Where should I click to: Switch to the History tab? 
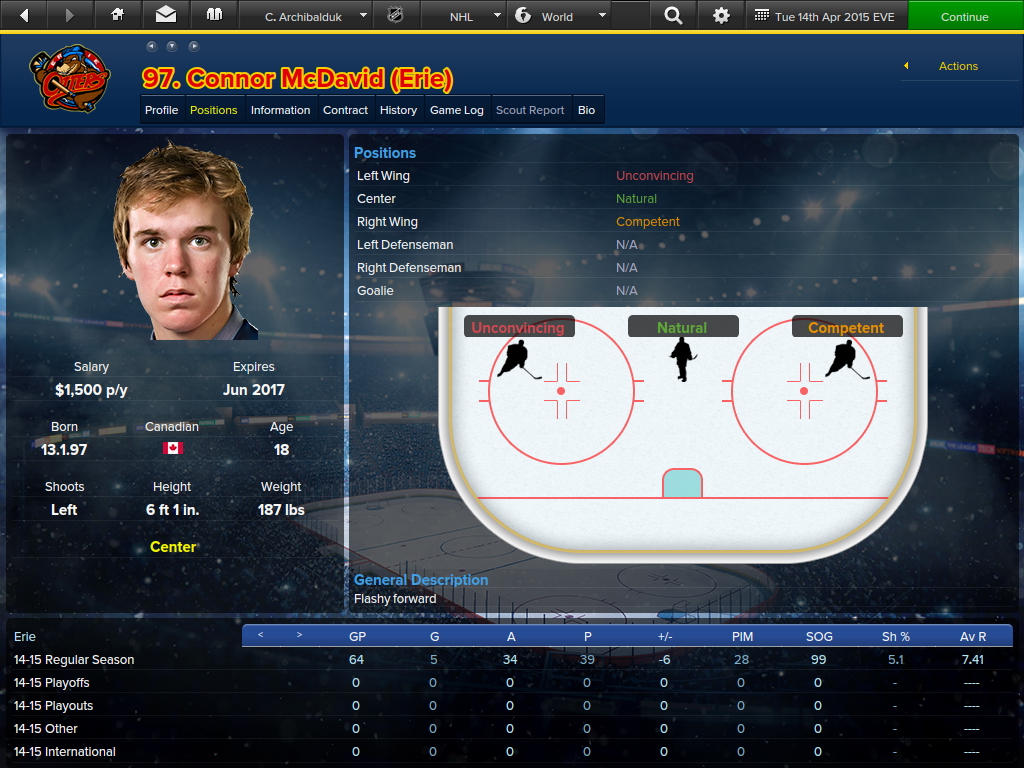click(398, 110)
